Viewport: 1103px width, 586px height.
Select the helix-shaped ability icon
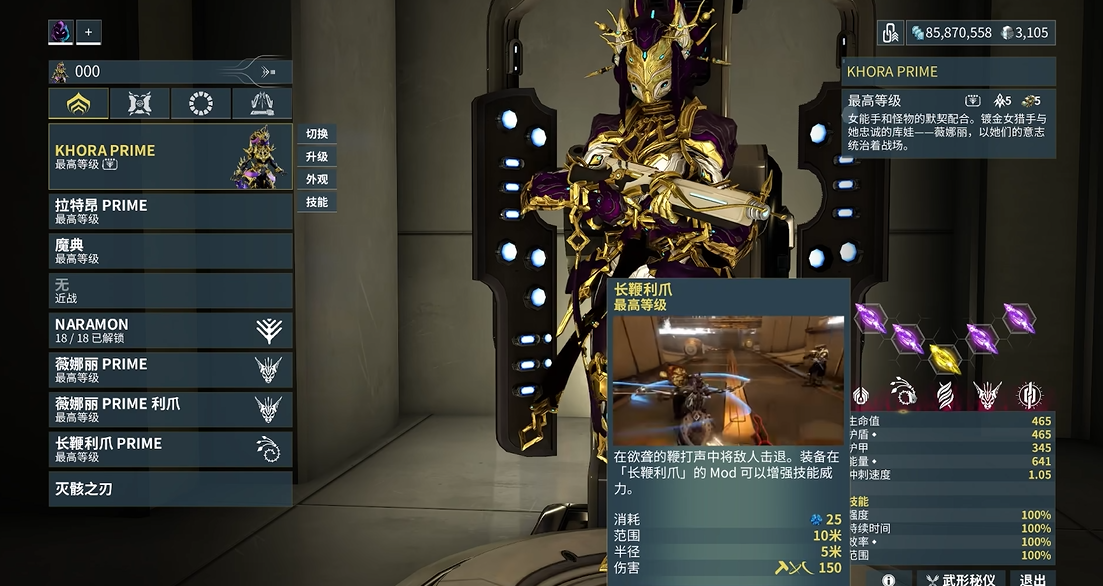[945, 394]
